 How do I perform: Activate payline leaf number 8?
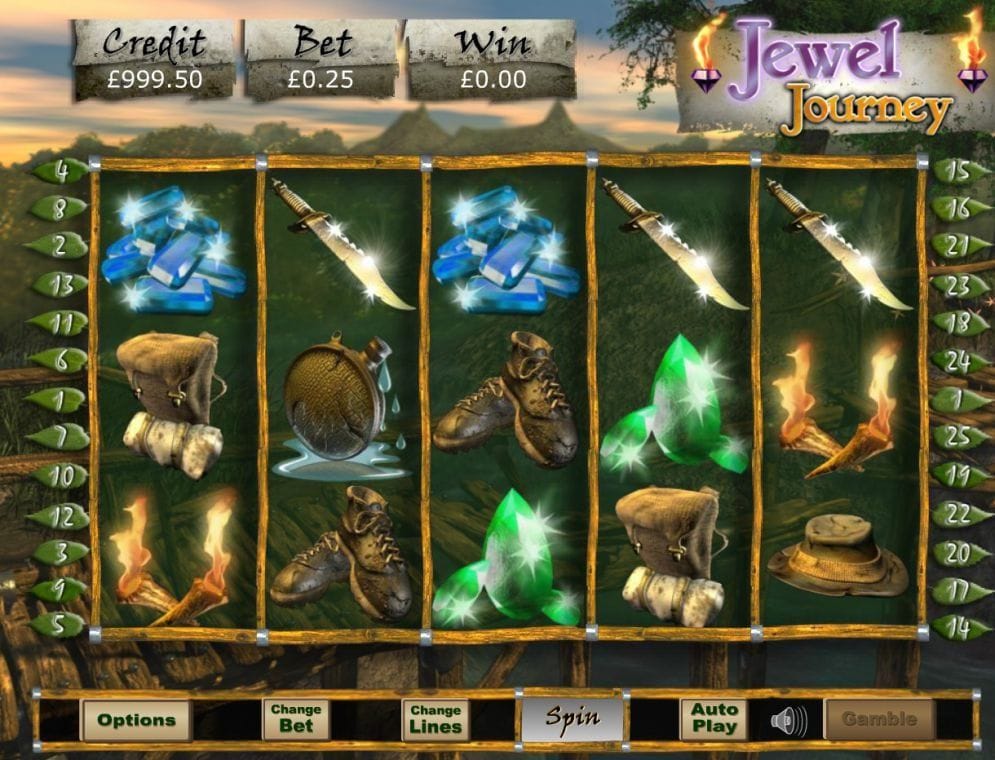click(x=60, y=208)
